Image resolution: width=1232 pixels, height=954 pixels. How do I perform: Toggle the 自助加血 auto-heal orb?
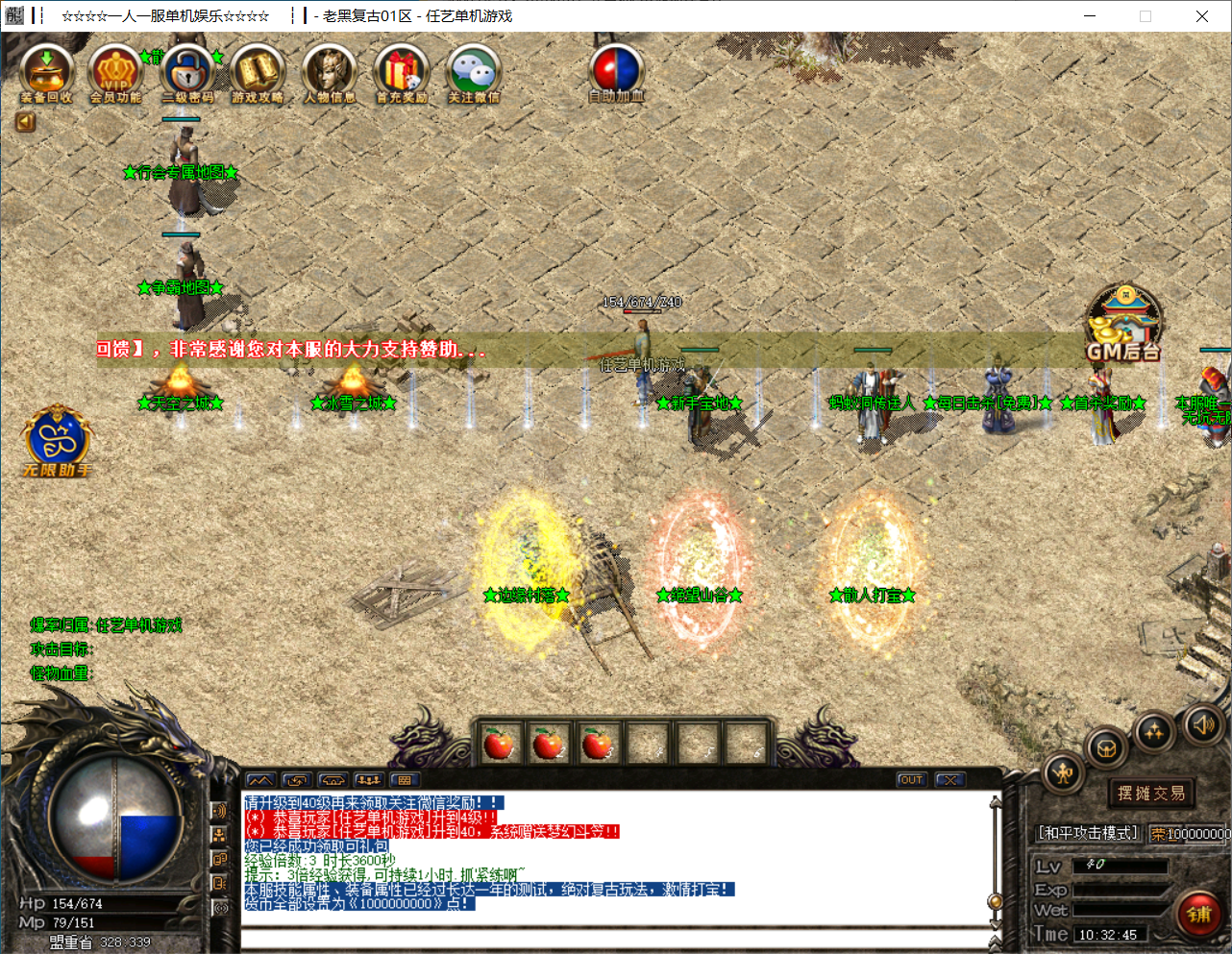click(x=616, y=71)
